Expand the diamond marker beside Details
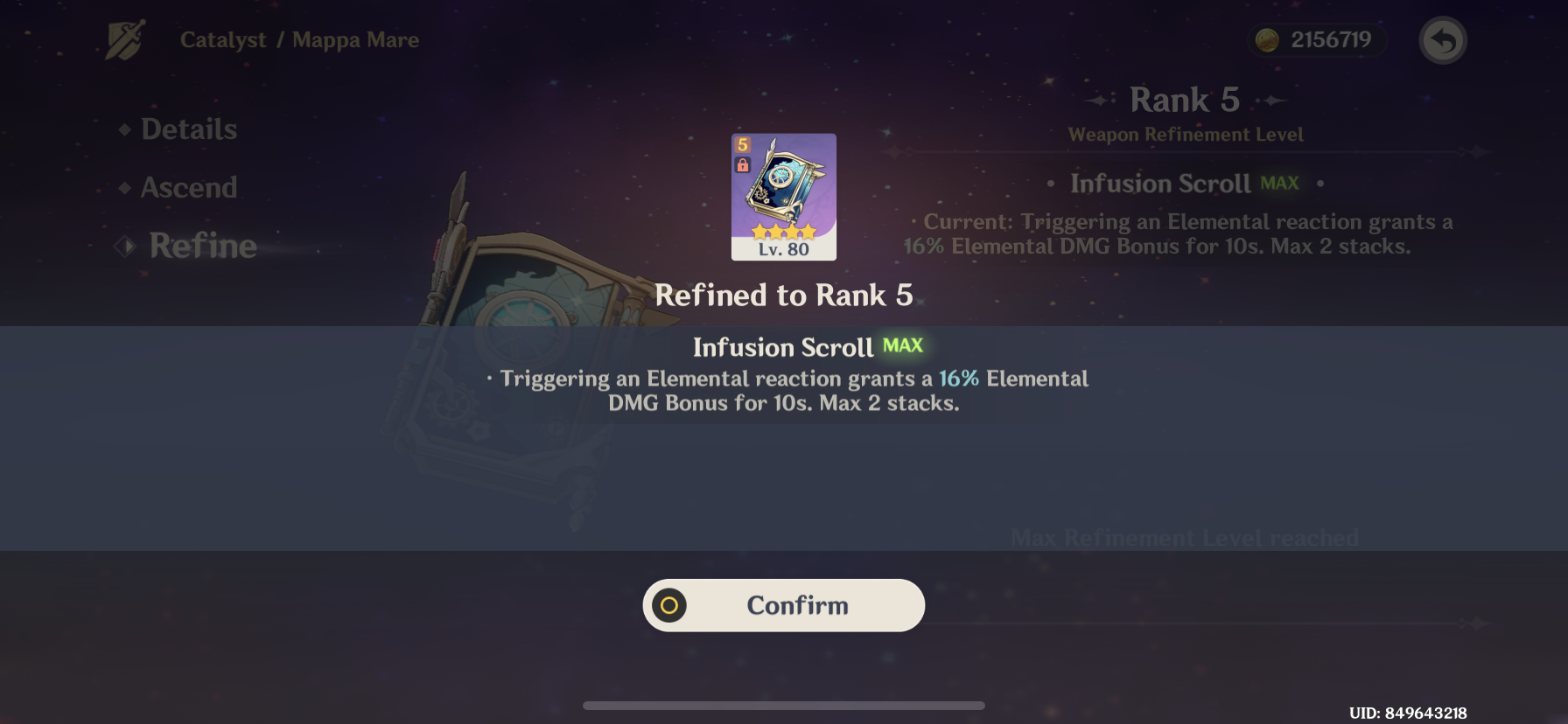The width and height of the screenshot is (1568, 724). click(x=126, y=129)
